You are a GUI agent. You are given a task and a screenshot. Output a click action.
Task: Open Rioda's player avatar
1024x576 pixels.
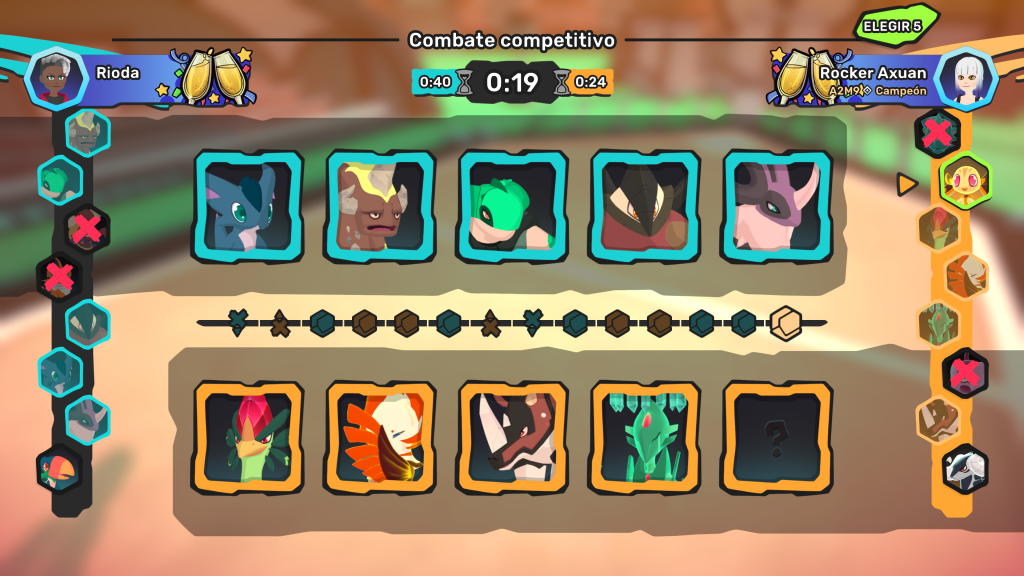tap(54, 76)
